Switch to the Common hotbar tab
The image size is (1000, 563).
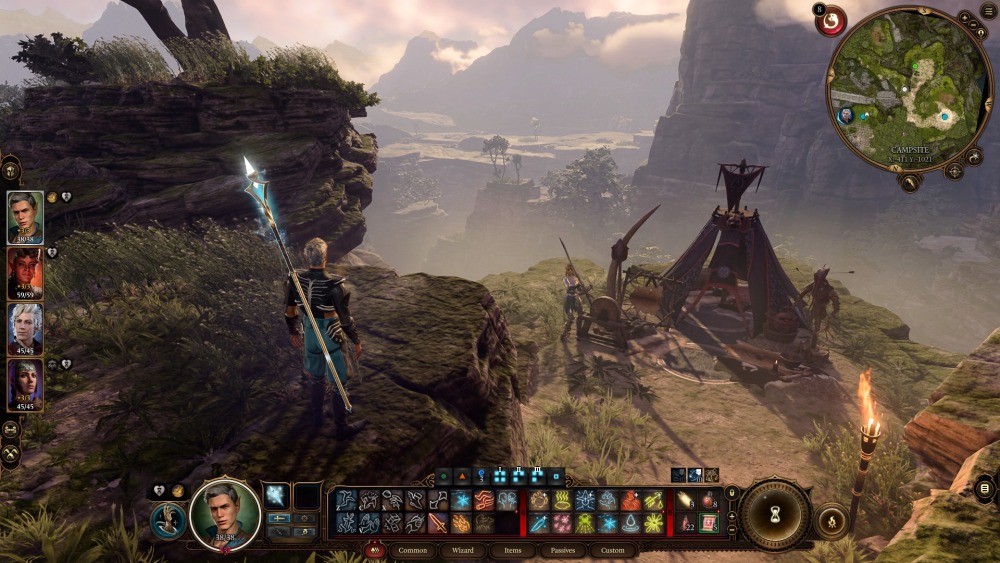pyautogui.click(x=412, y=551)
